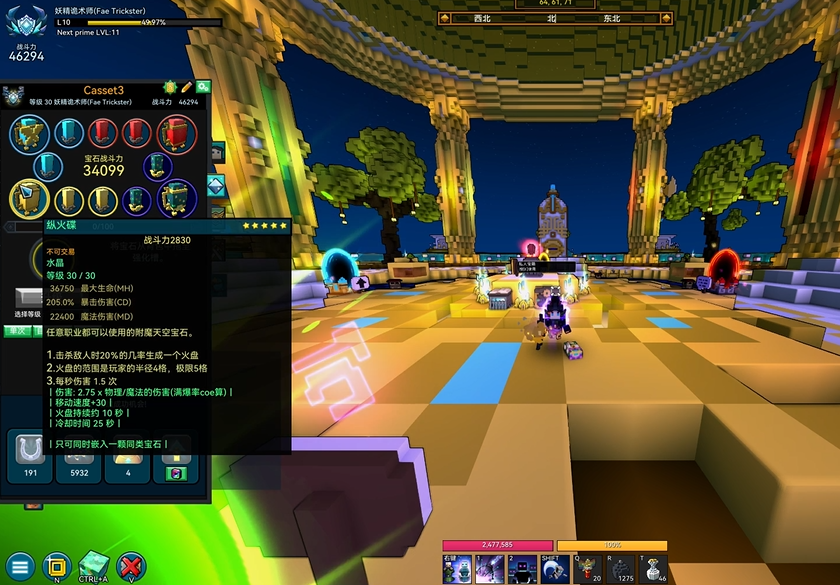This screenshot has width=840, height=585.
Task: Use the crescent moon dodge ability
Action: tap(555, 568)
